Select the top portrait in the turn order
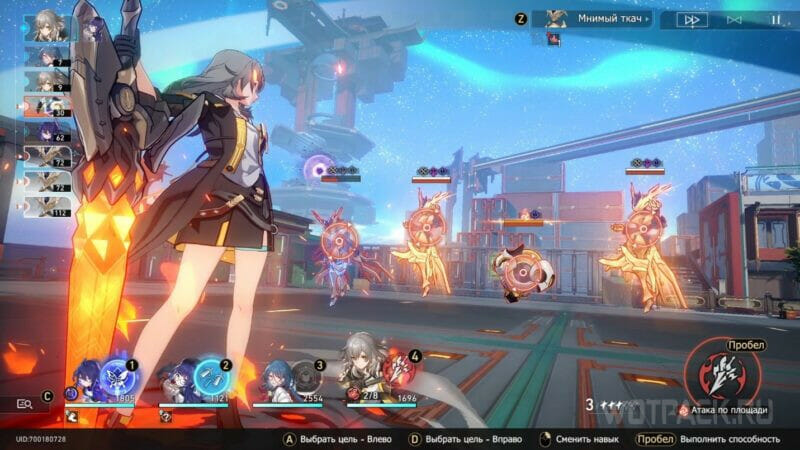 click(46, 25)
